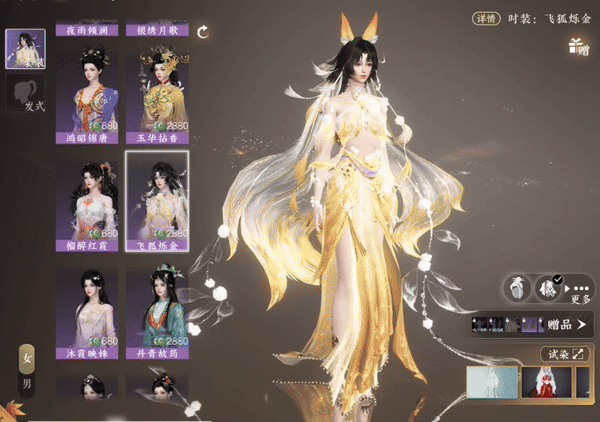Select the 丹青敖药 teal outfit
Image resolution: width=600 pixels, height=422 pixels.
click(156, 312)
